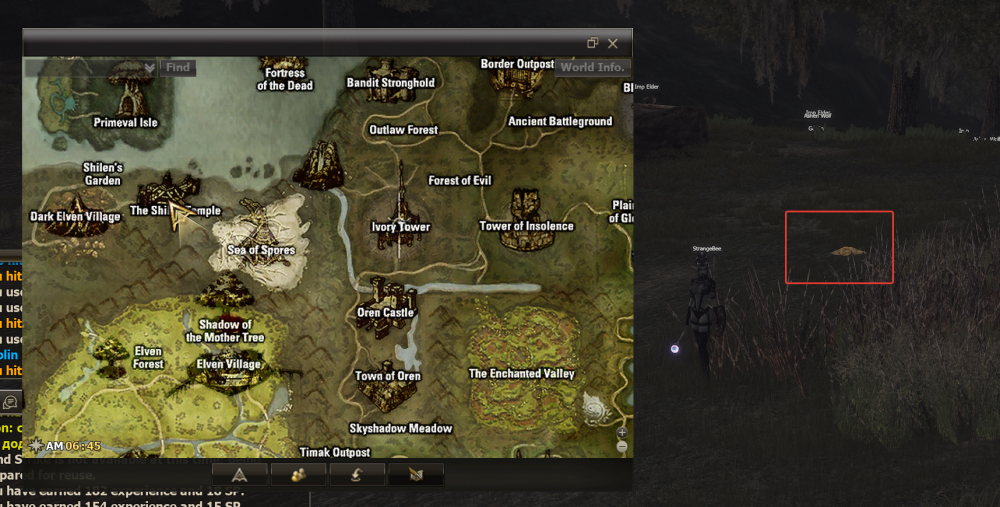Select Sea of Spores on the map
The width and height of the screenshot is (1000, 507).
[261, 250]
